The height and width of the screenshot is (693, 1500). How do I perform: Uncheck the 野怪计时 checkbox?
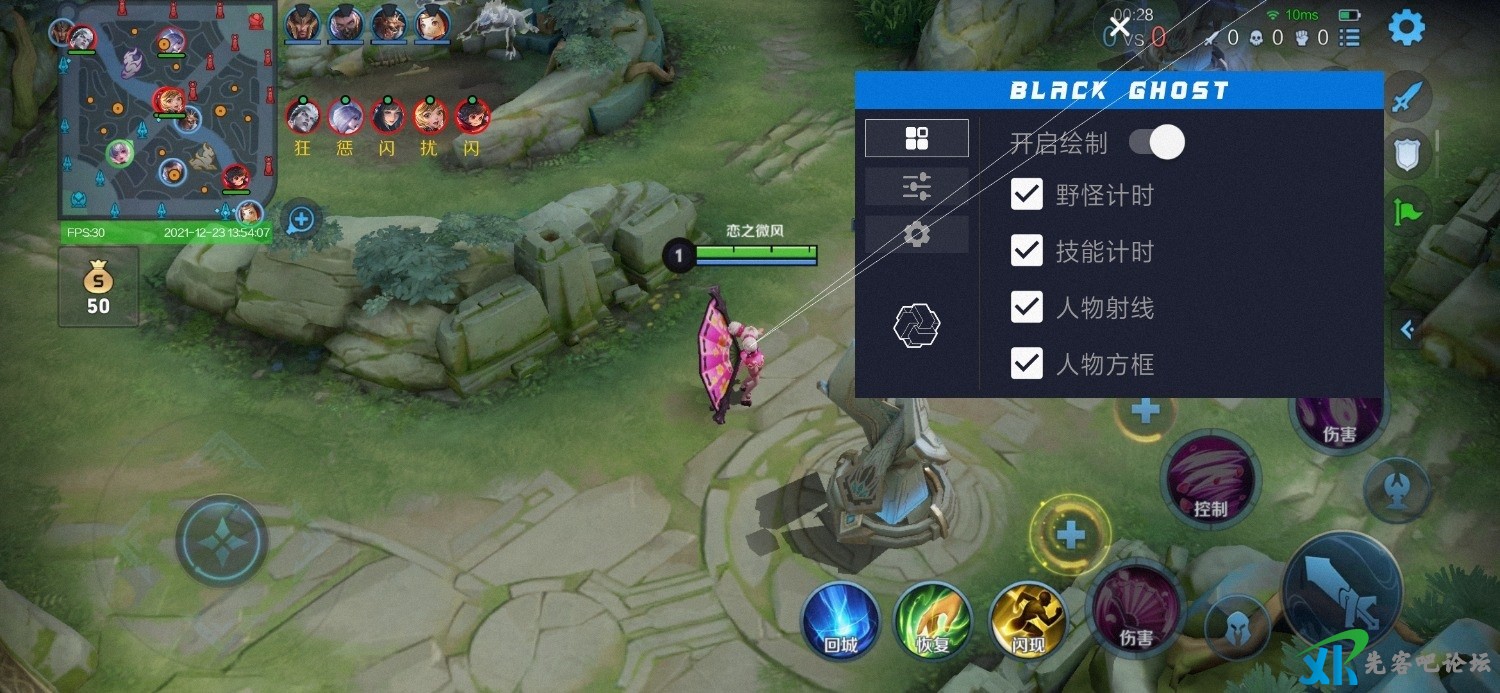click(1027, 194)
